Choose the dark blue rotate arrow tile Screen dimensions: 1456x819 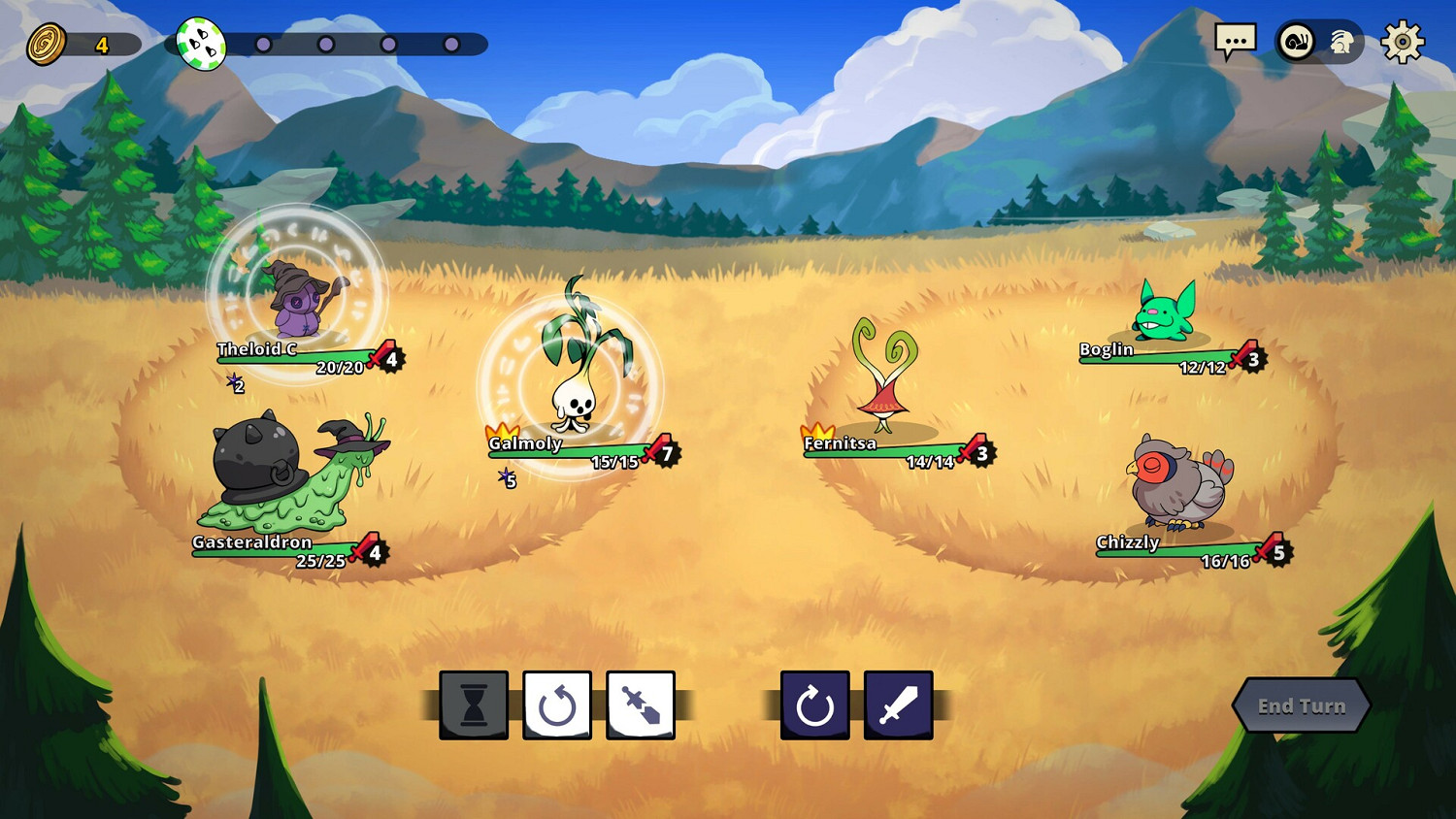pos(815,705)
